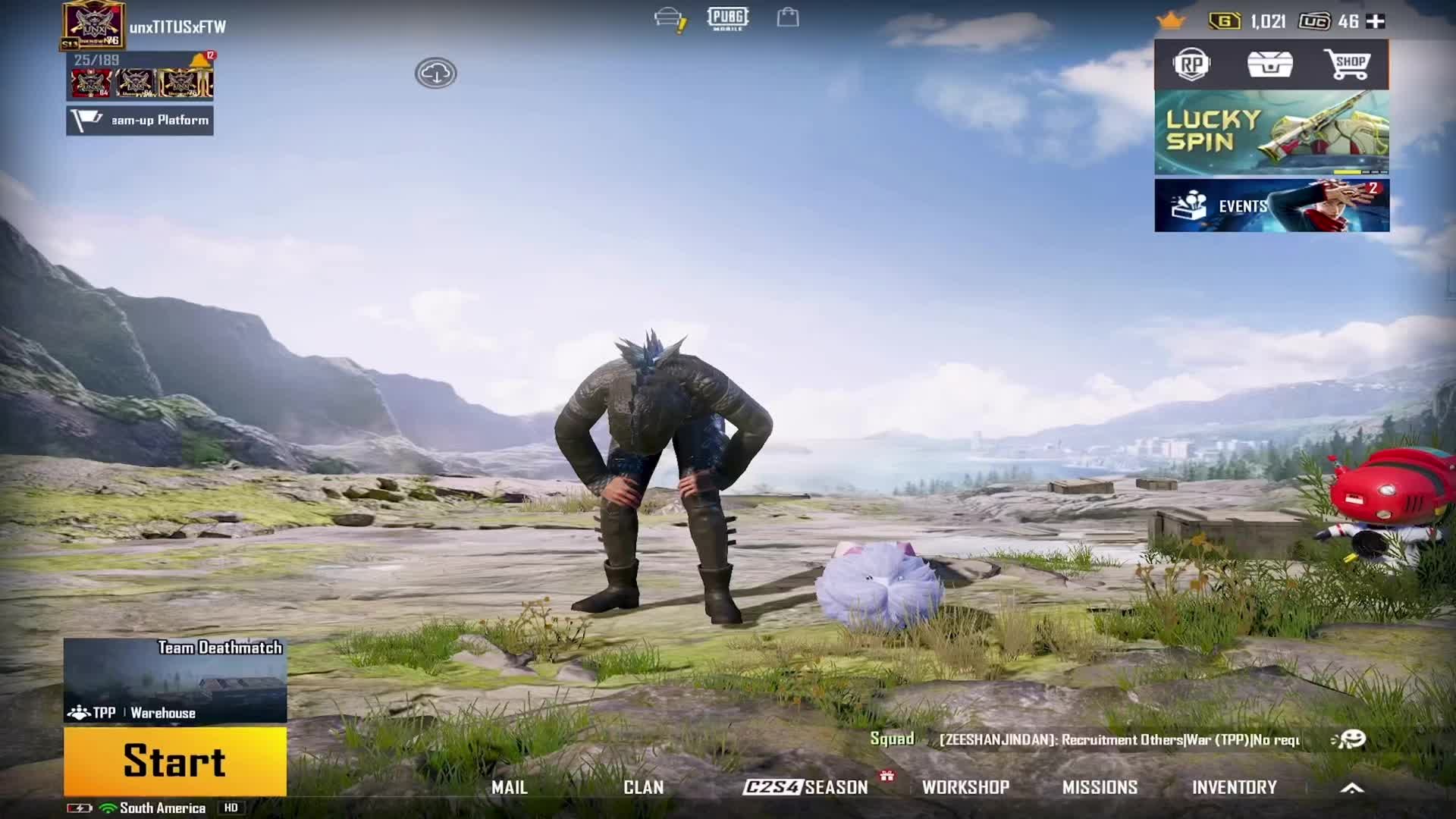The height and width of the screenshot is (819, 1456).
Task: Open the Events banner
Action: 1272,206
